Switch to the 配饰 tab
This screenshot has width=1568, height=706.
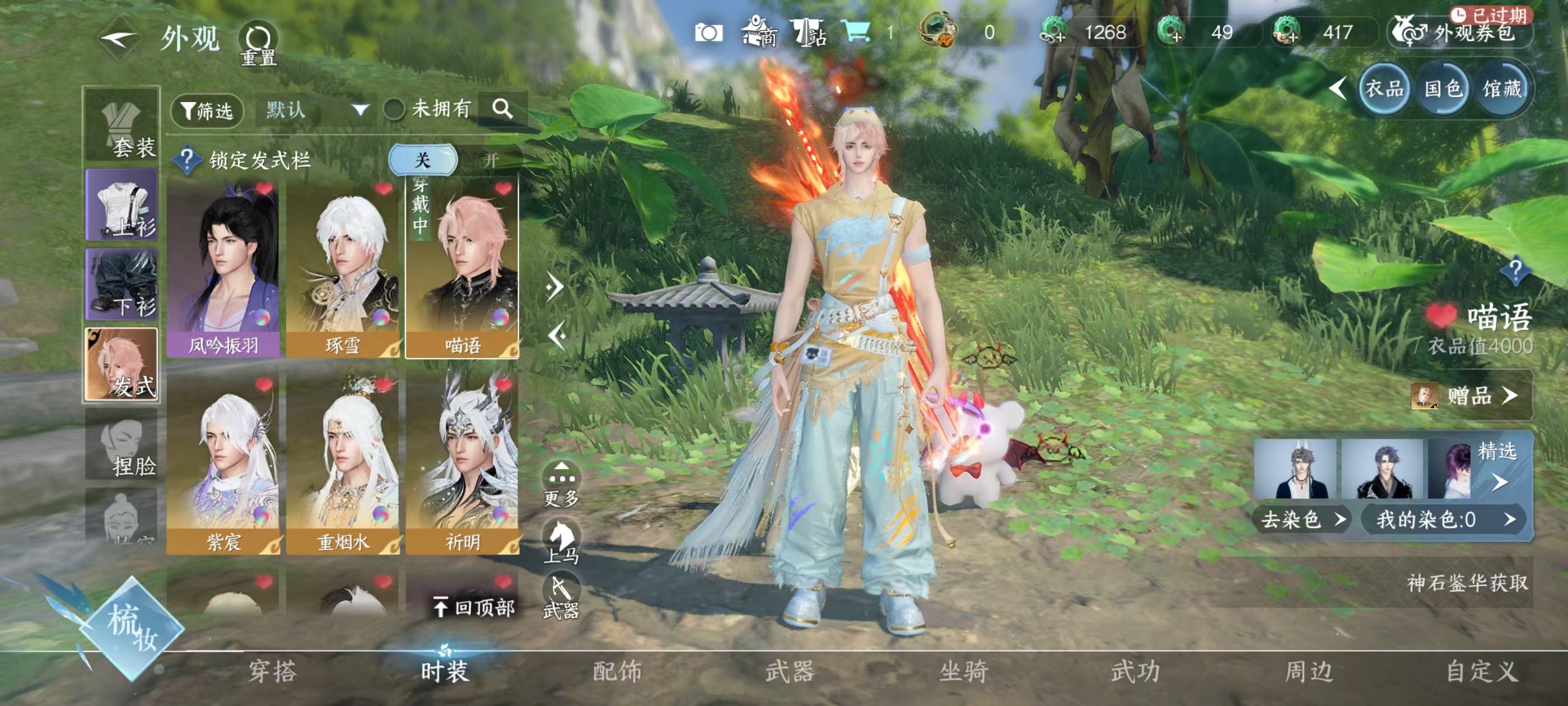[617, 671]
